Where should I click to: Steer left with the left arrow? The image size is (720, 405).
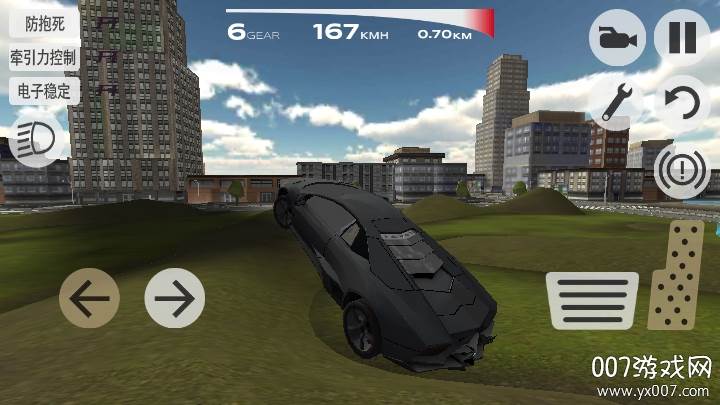pos(89,297)
